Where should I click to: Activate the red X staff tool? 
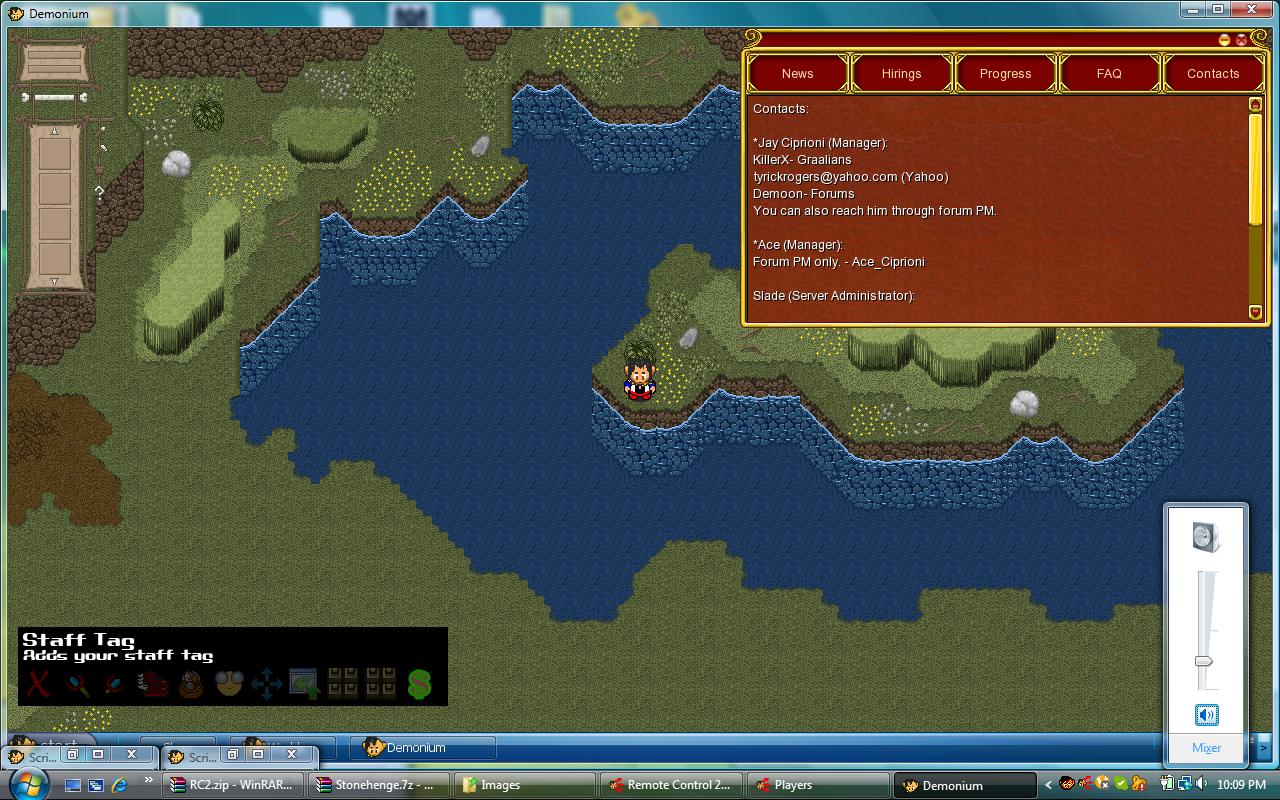pyautogui.click(x=38, y=684)
